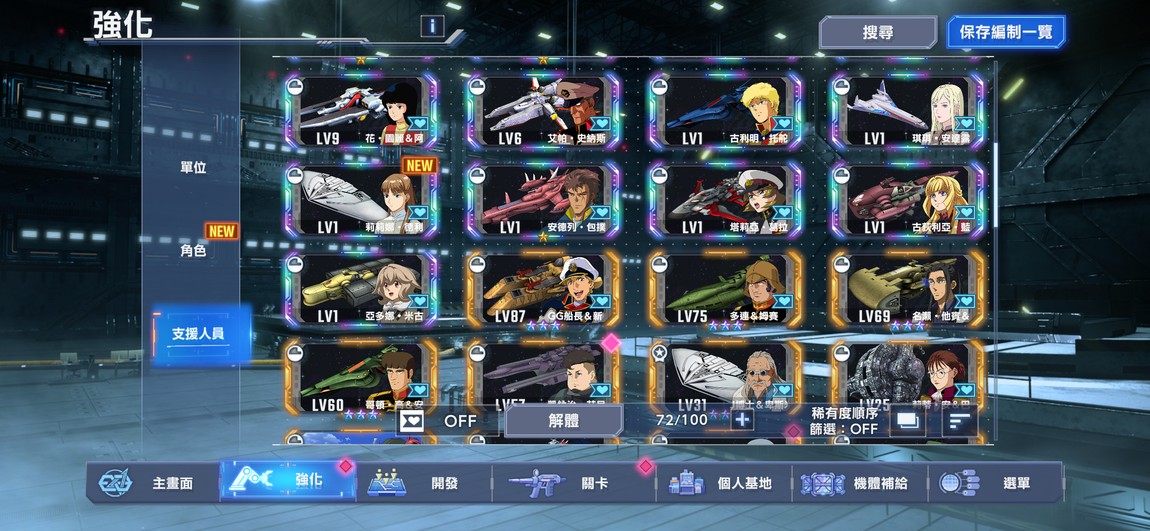Image resolution: width=1150 pixels, height=531 pixels.
Task: Open the 機體補給 unit supply menu
Action: [860, 483]
